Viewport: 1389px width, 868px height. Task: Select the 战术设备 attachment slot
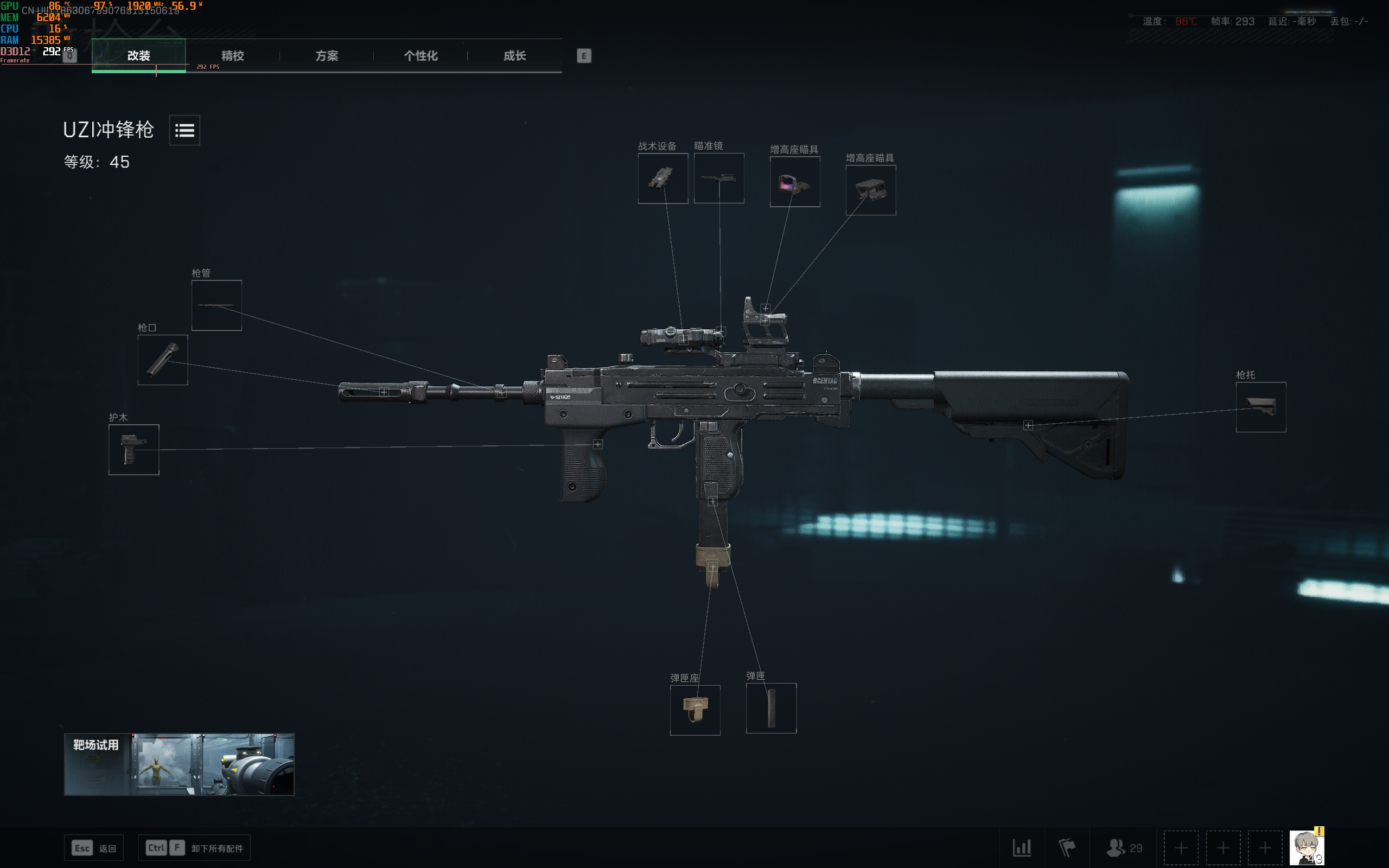[x=663, y=178]
